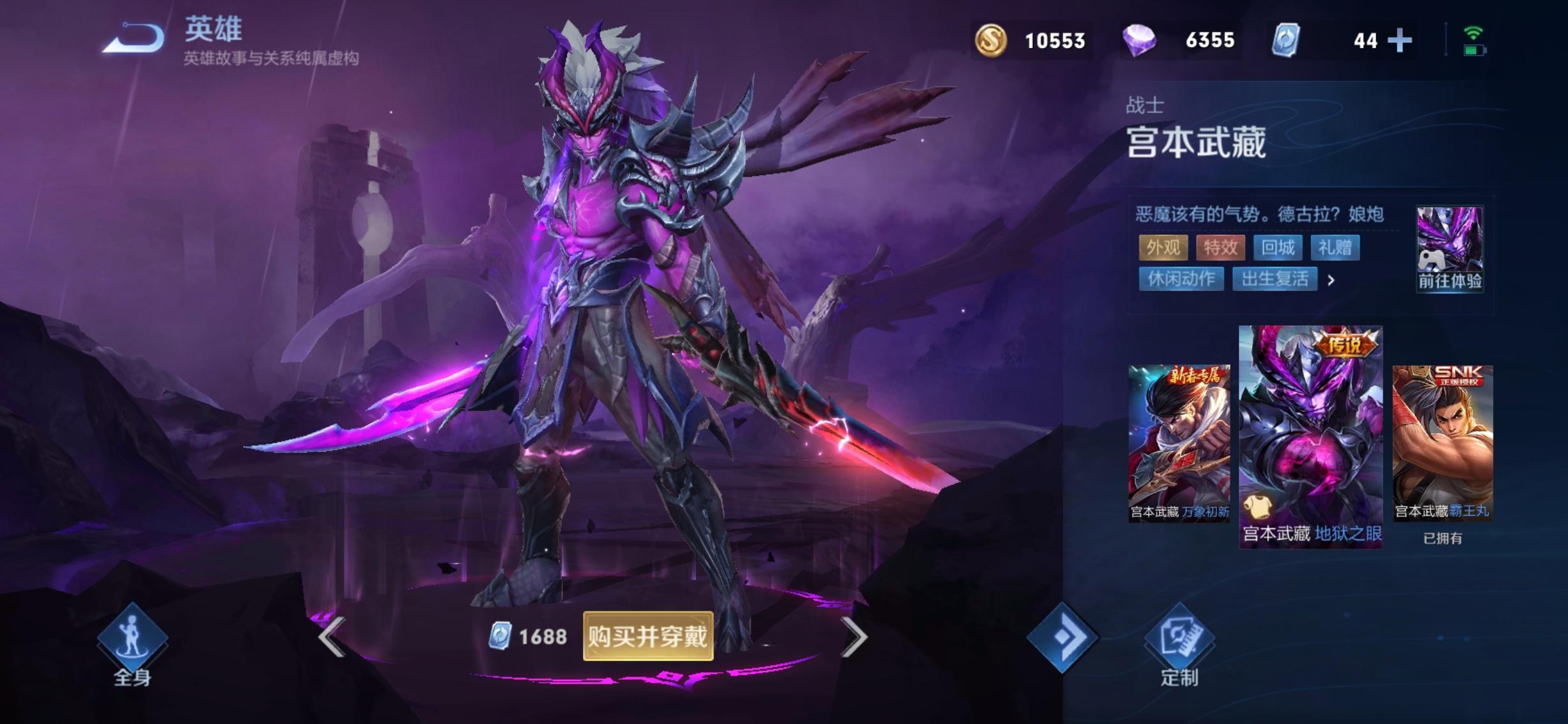The width and height of the screenshot is (1568, 724).
Task: Go back using the return arrow
Action: coord(134,38)
